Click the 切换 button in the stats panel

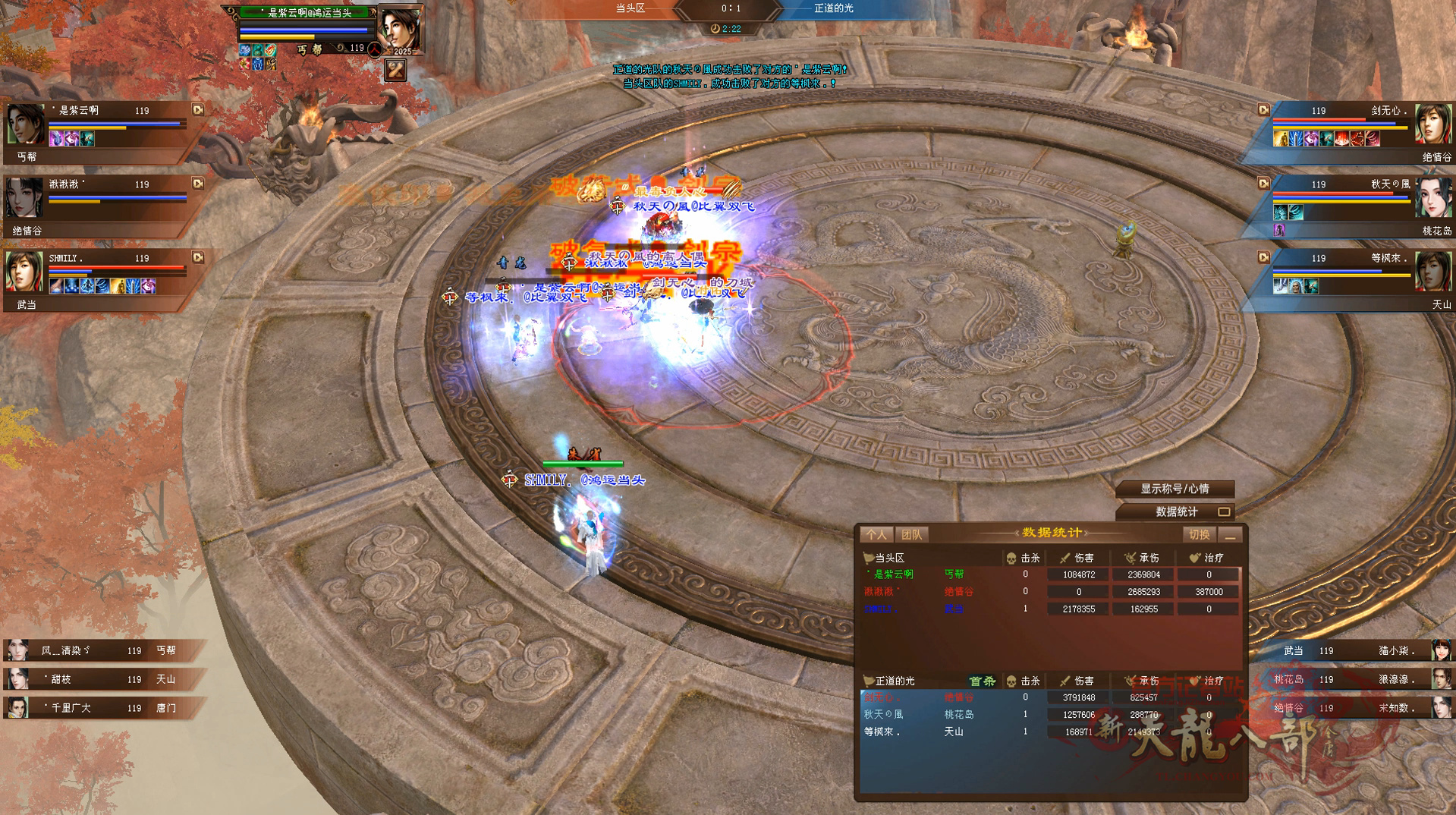pyautogui.click(x=1199, y=535)
